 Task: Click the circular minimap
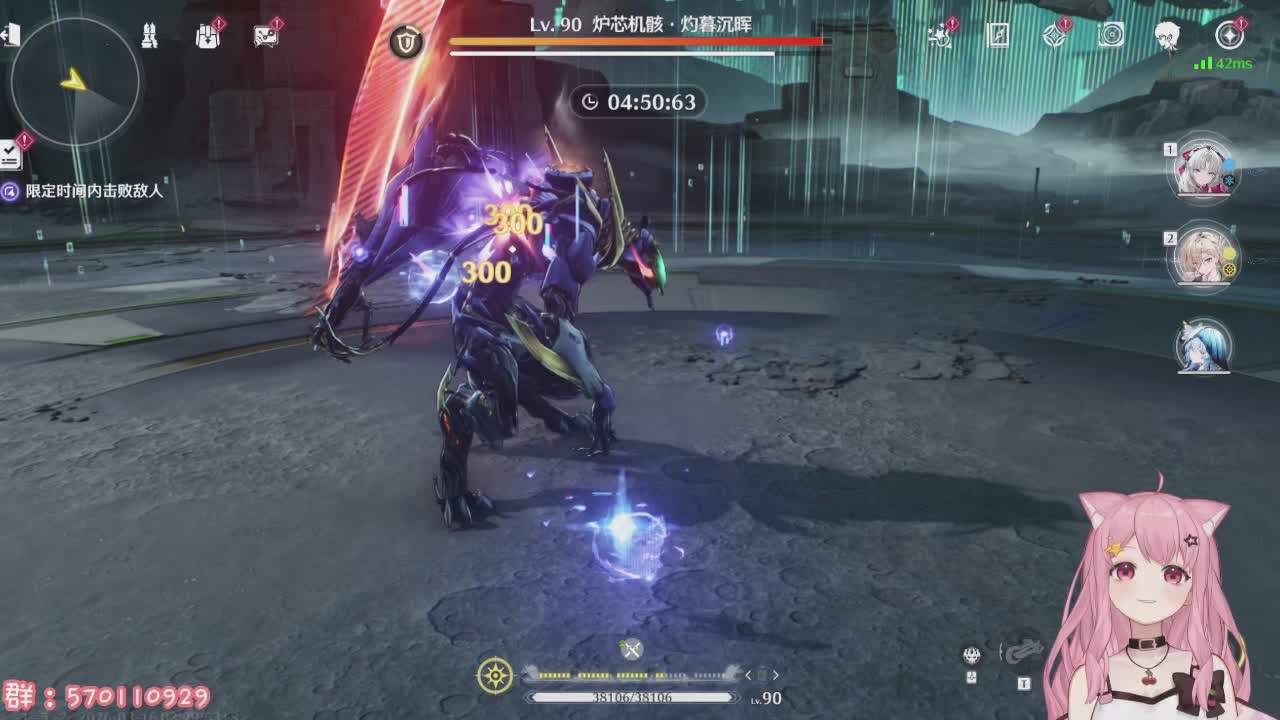click(x=75, y=82)
